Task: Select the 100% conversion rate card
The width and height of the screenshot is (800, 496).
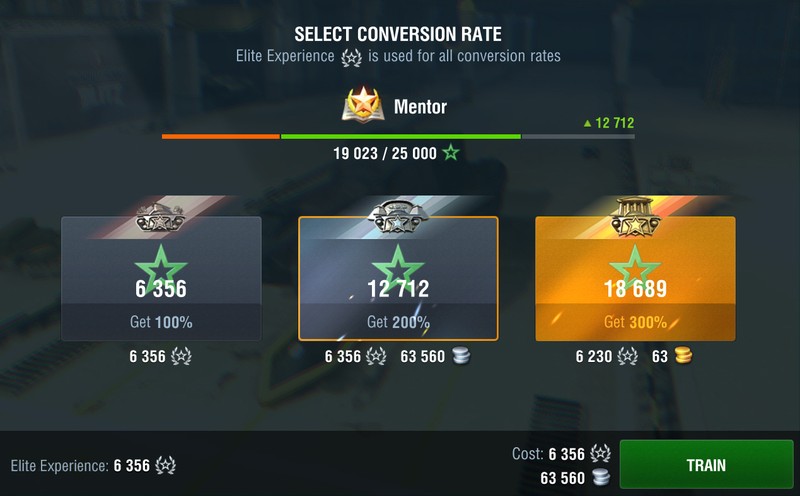Action: click(161, 279)
